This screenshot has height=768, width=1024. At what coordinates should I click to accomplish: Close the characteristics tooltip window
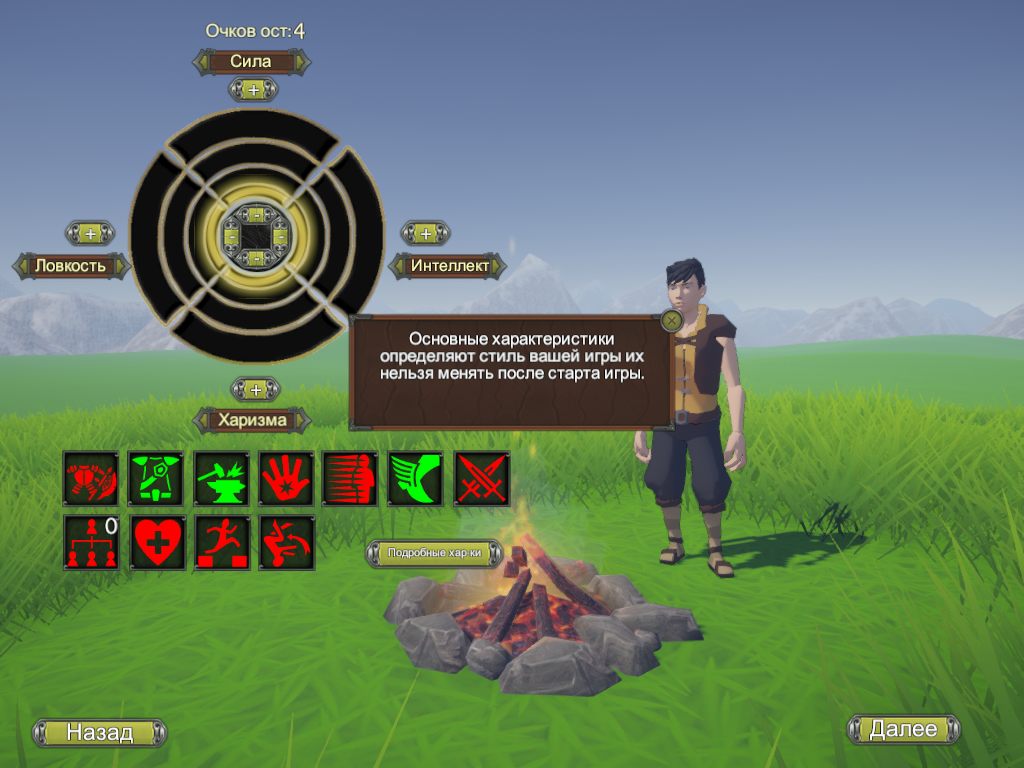click(x=671, y=320)
